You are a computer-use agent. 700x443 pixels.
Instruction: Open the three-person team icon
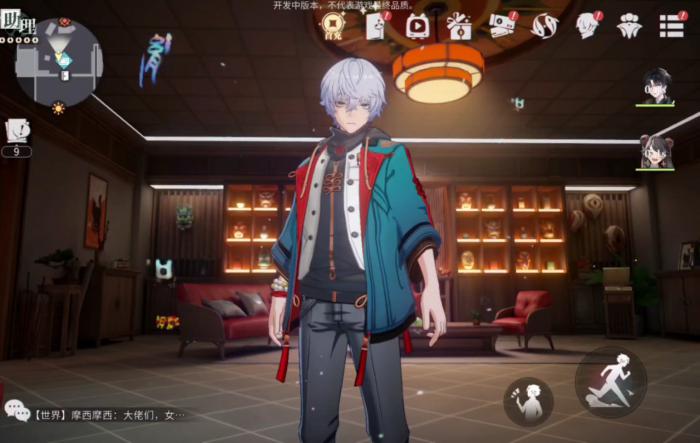[x=629, y=26]
